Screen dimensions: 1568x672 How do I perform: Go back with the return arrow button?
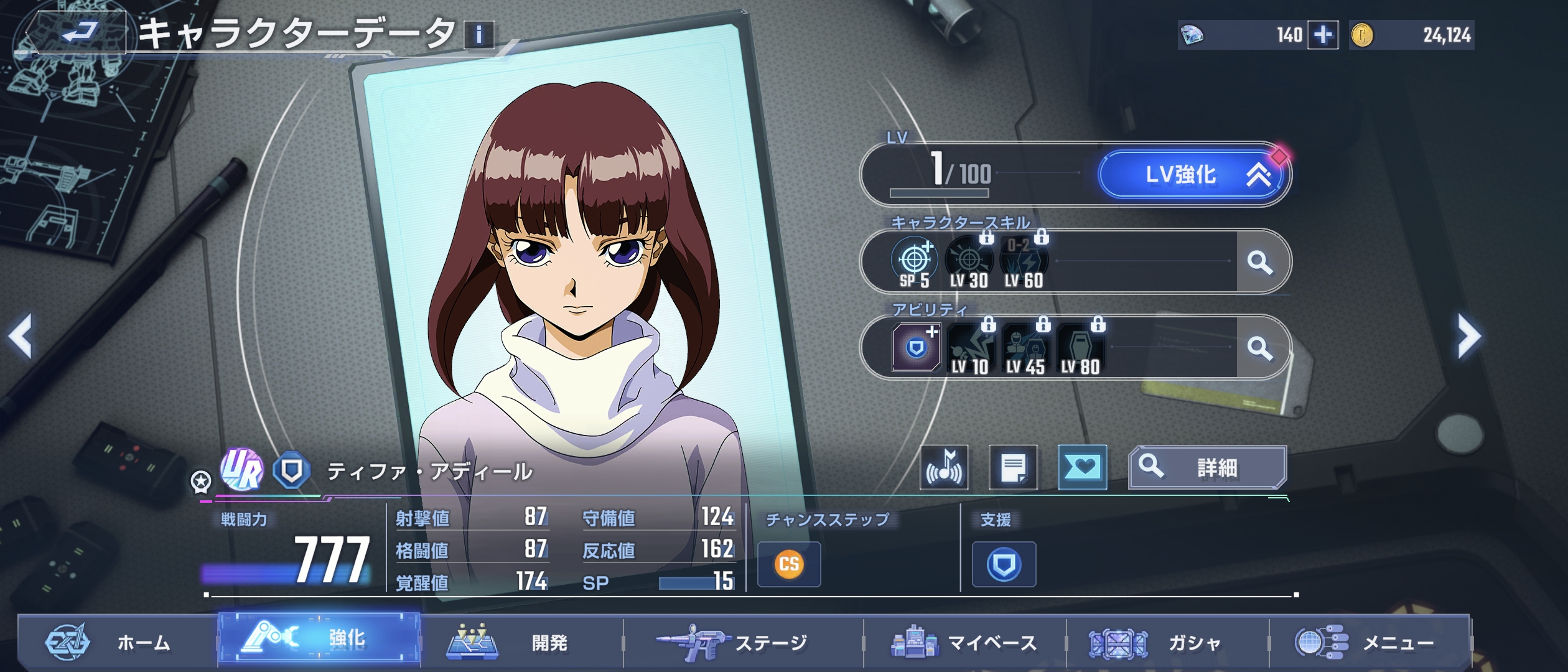pos(80,32)
